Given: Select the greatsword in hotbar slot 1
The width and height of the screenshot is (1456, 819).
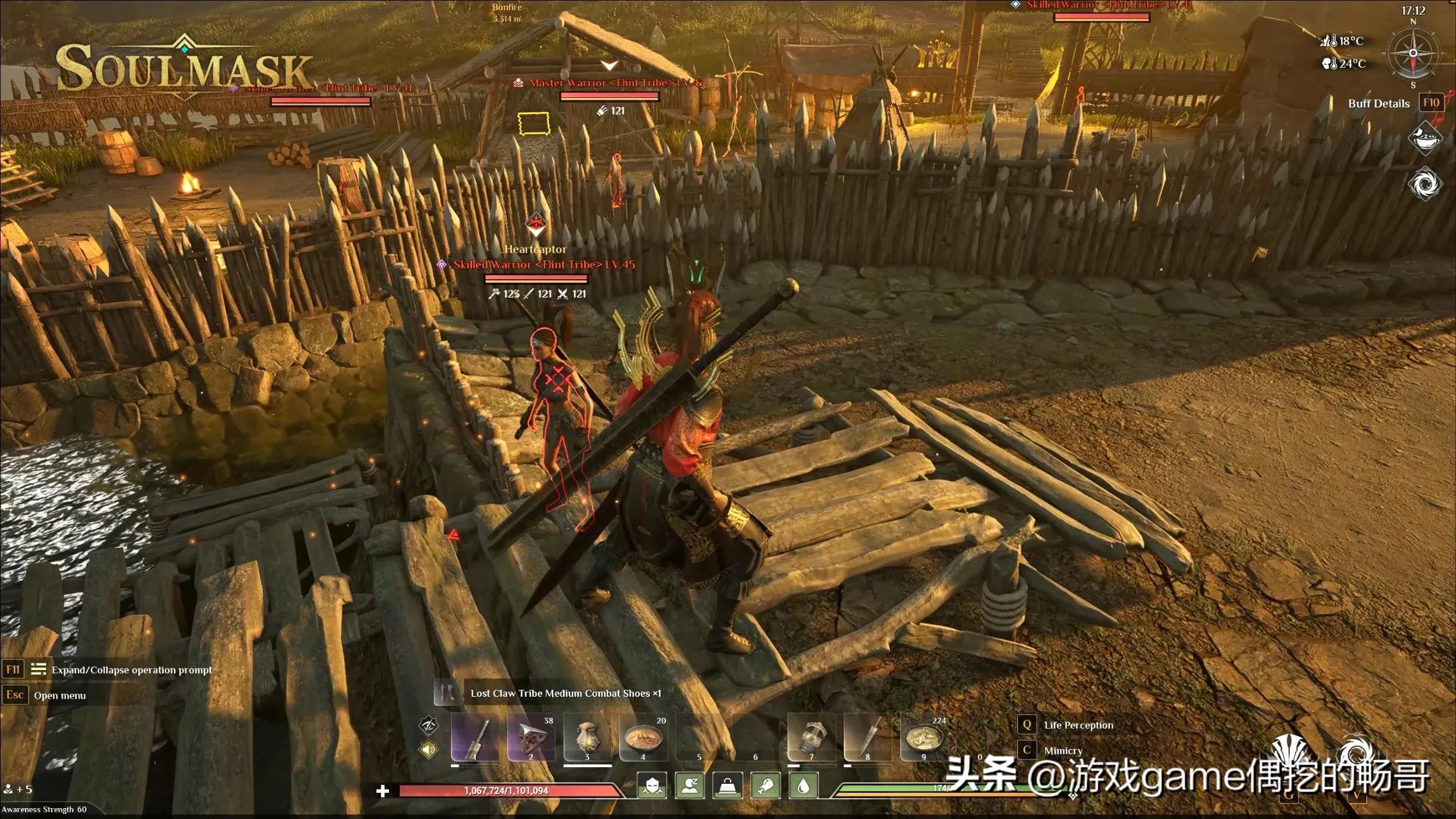Looking at the screenshot, I should 475,736.
